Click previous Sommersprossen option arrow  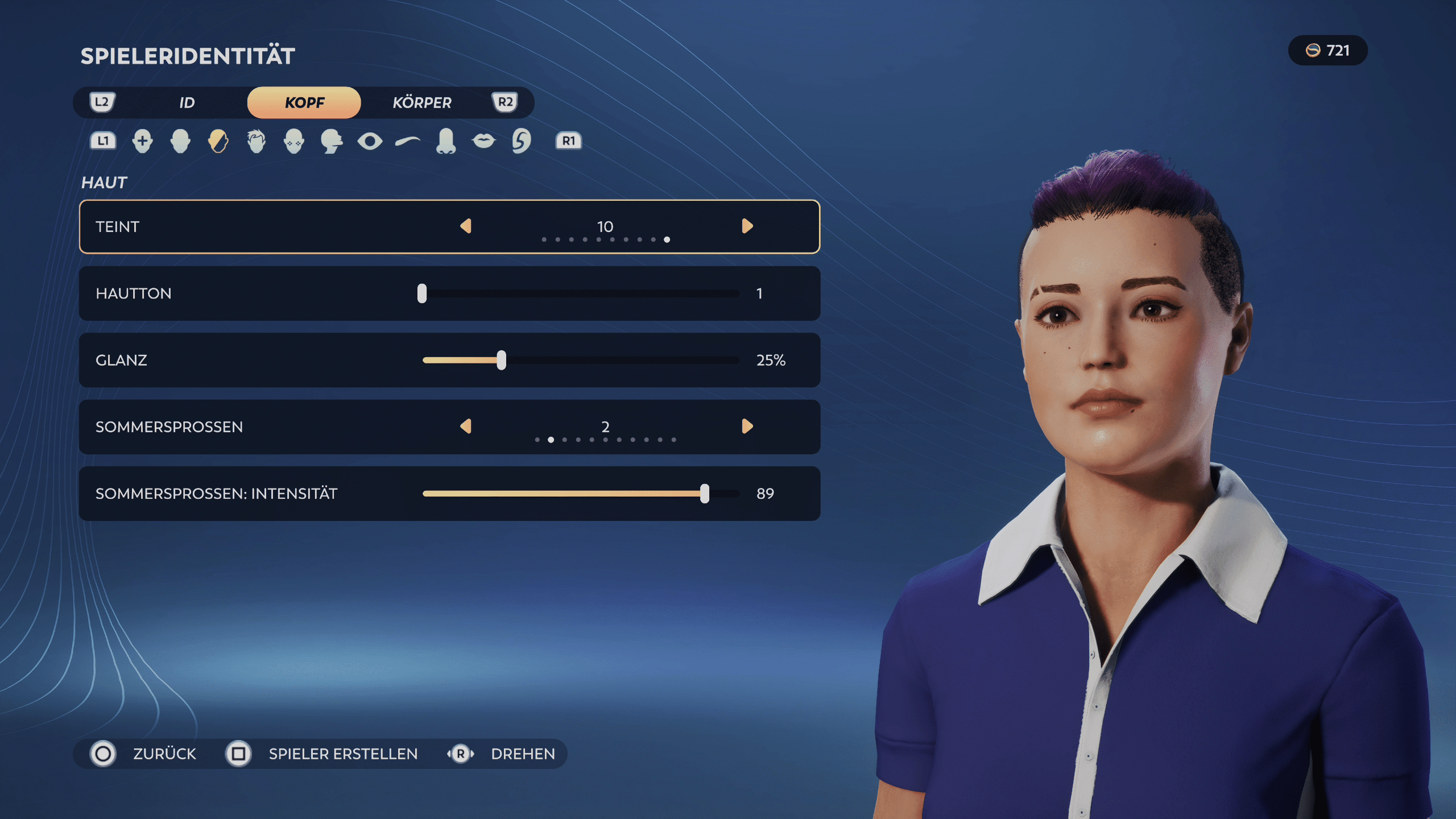click(x=466, y=427)
